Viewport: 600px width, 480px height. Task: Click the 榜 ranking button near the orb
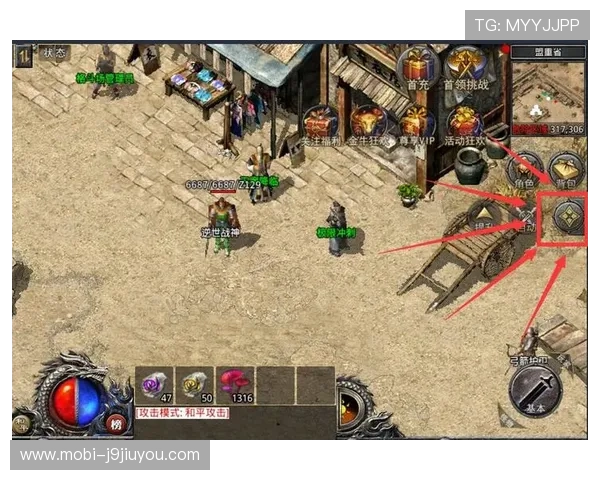point(116,423)
